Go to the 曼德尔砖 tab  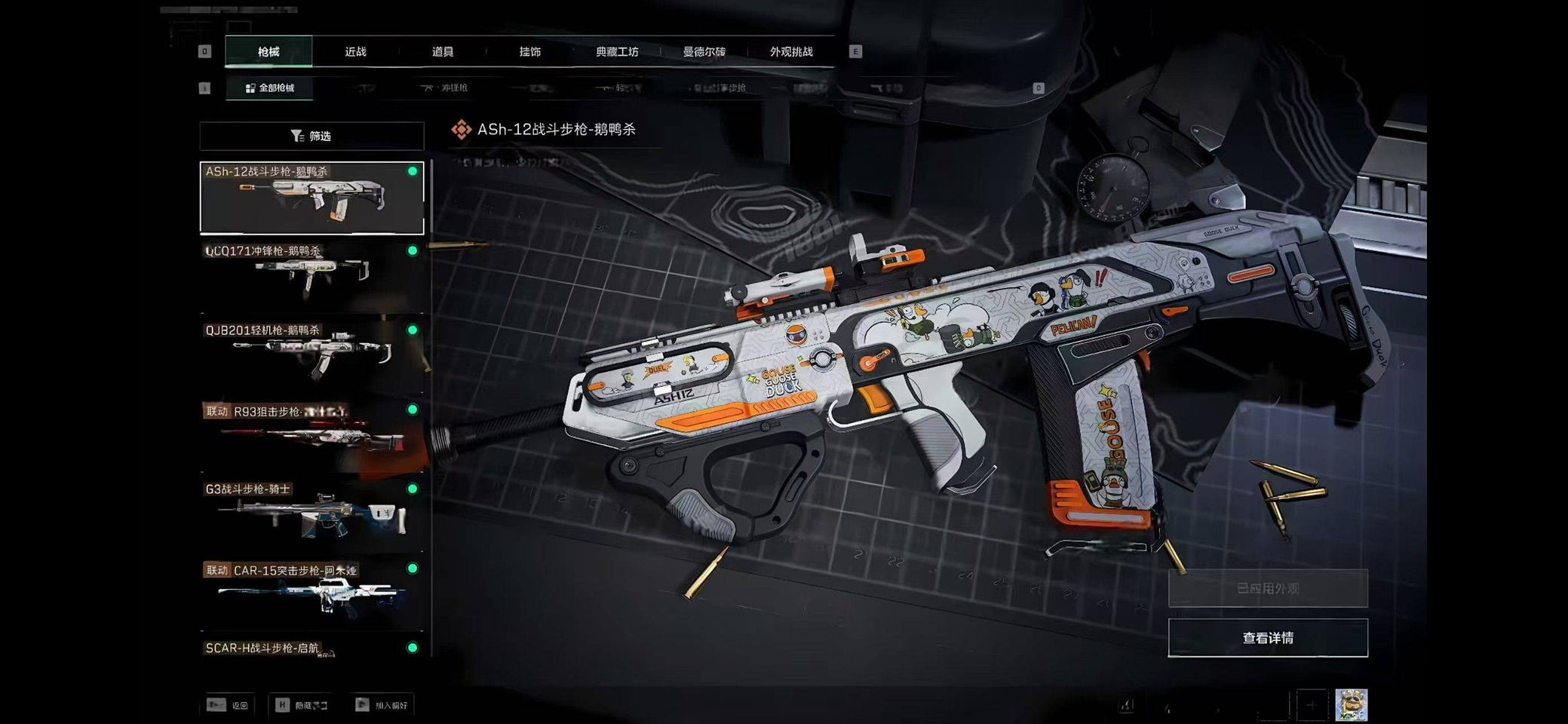click(x=704, y=52)
